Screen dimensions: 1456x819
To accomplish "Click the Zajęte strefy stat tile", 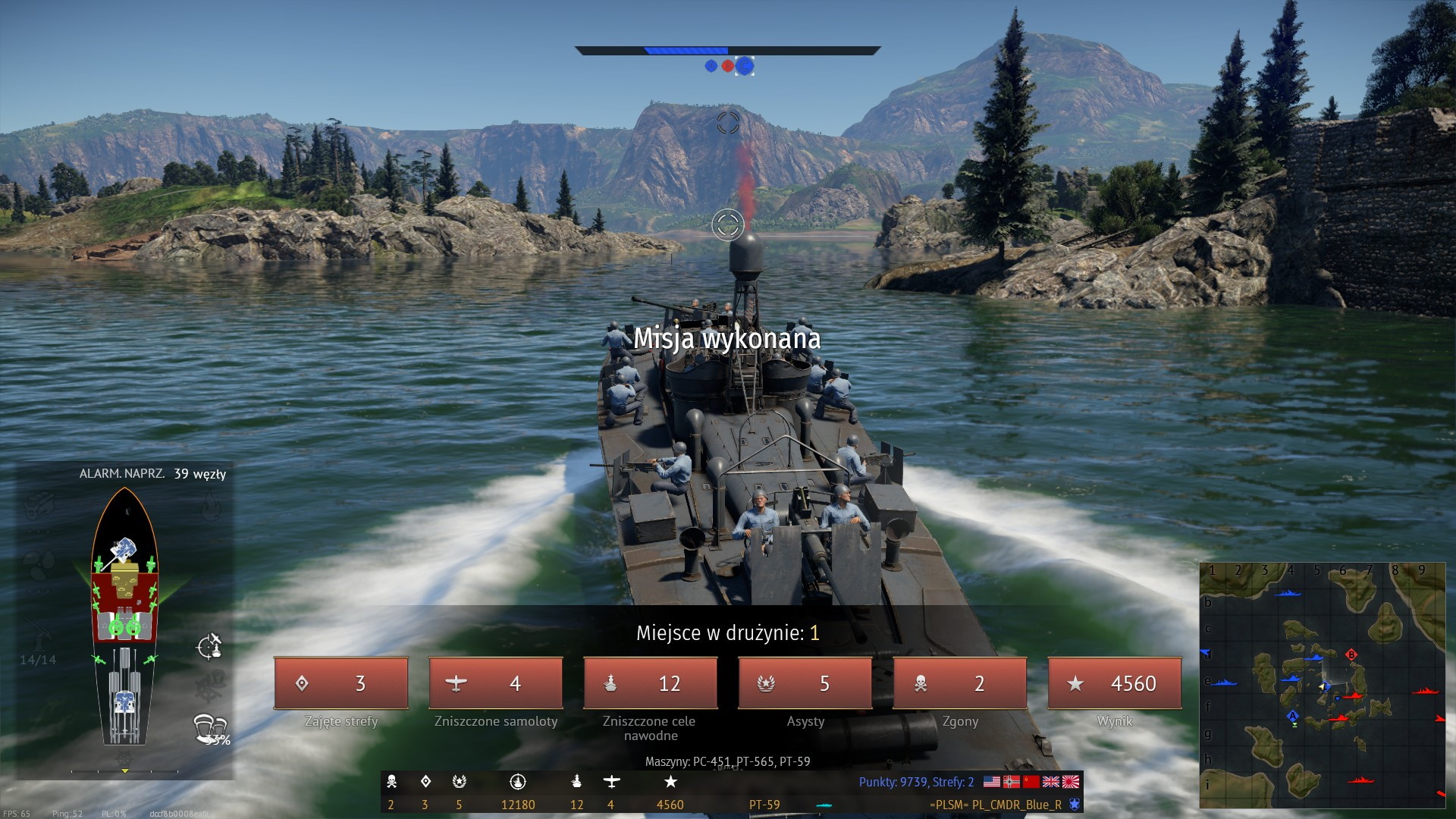I will [x=341, y=683].
